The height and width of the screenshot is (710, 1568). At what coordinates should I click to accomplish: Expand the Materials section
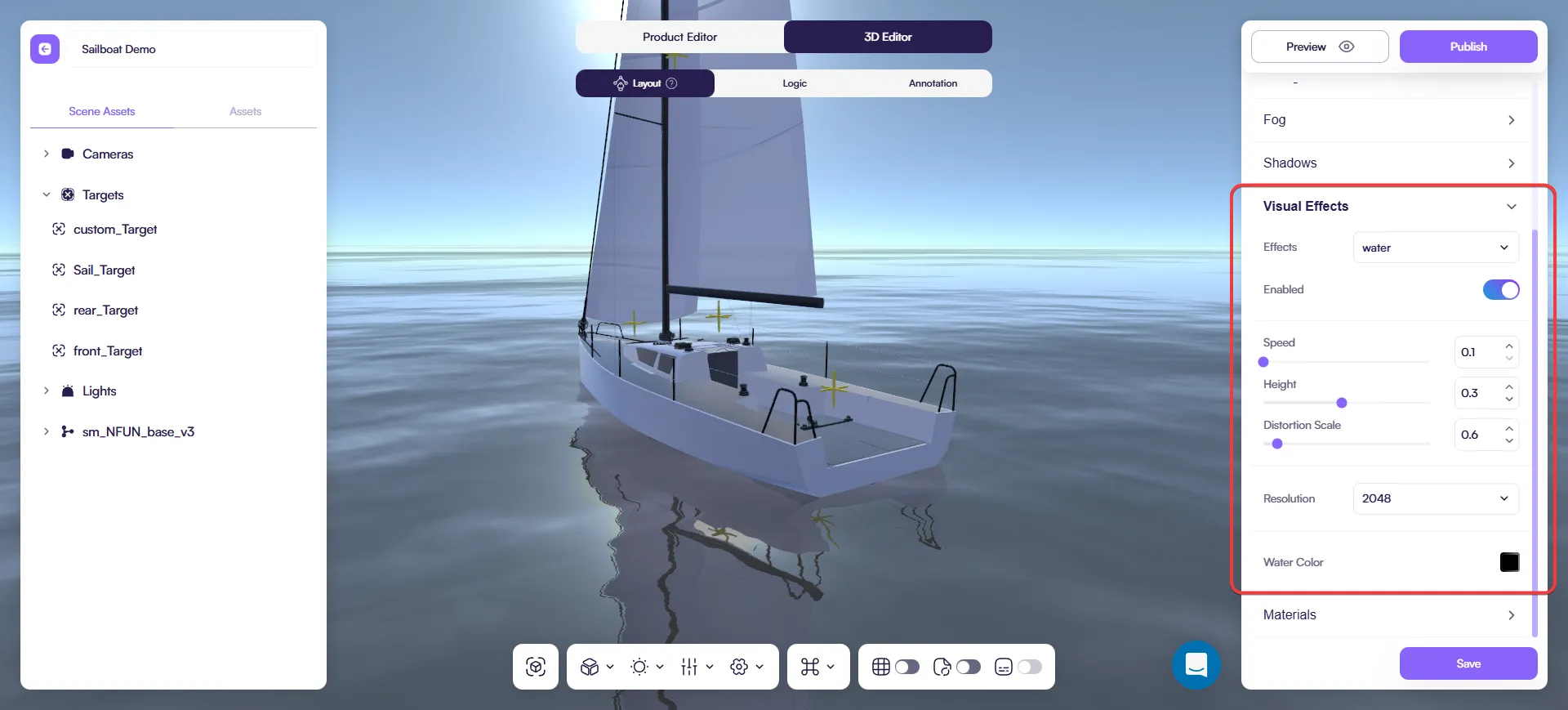click(x=1388, y=614)
